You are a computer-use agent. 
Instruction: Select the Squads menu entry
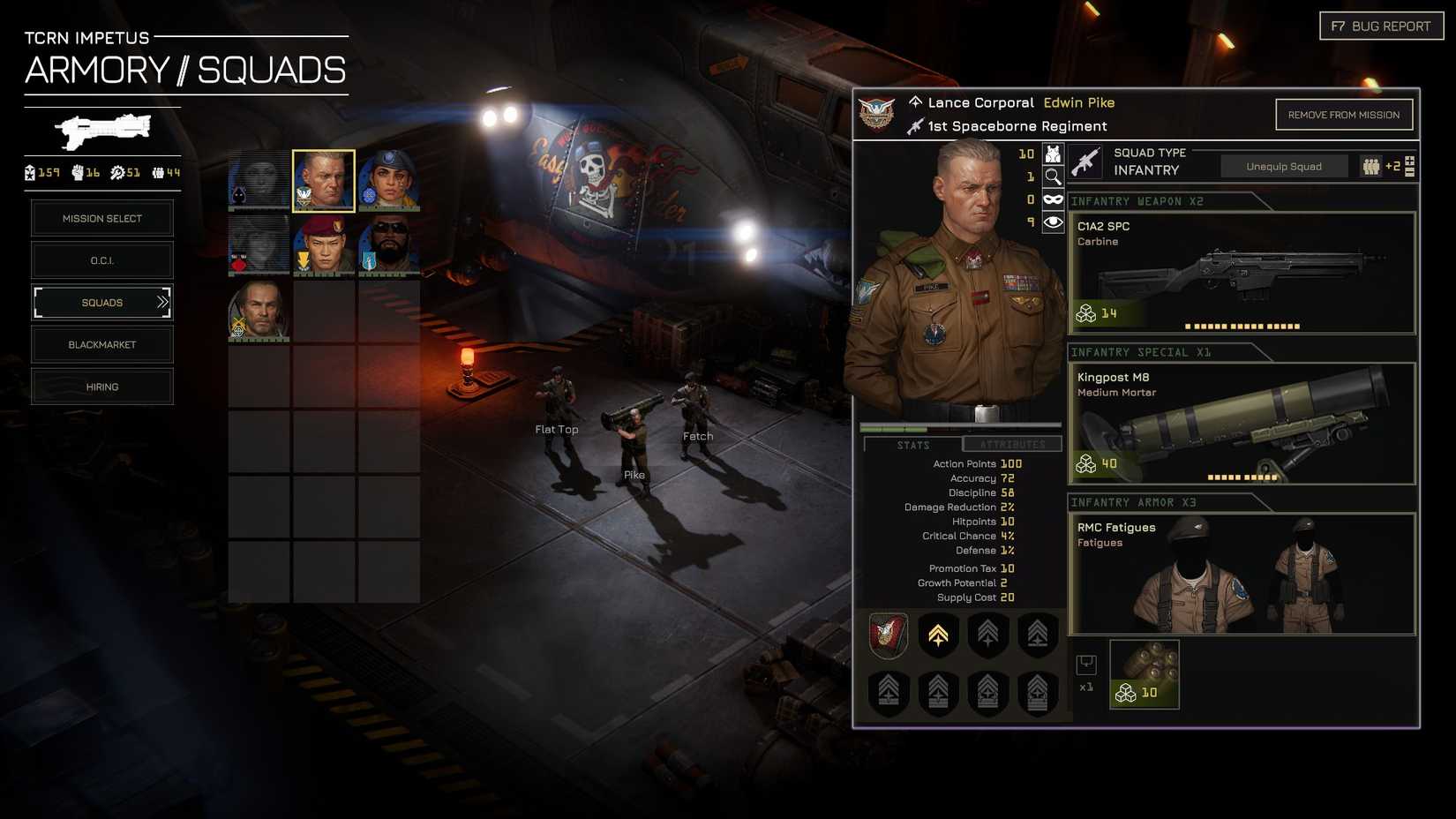pos(102,303)
